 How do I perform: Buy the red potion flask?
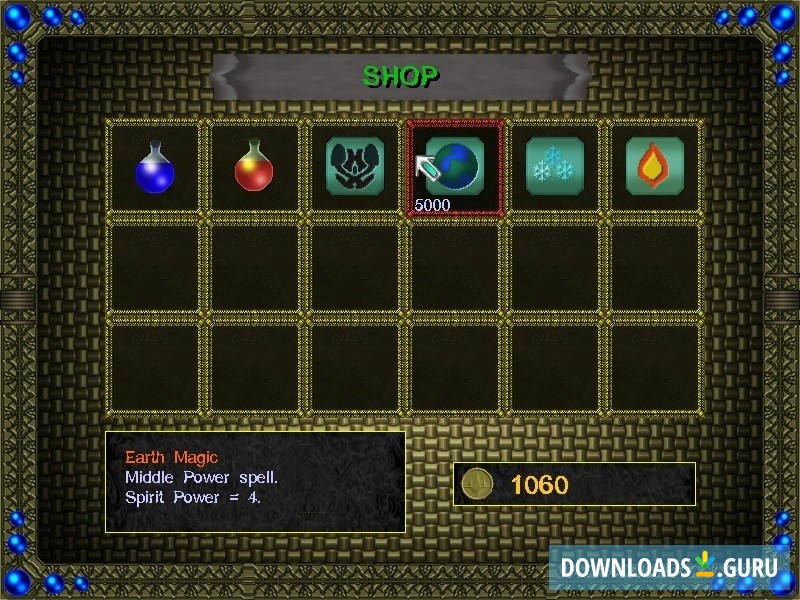click(x=254, y=167)
